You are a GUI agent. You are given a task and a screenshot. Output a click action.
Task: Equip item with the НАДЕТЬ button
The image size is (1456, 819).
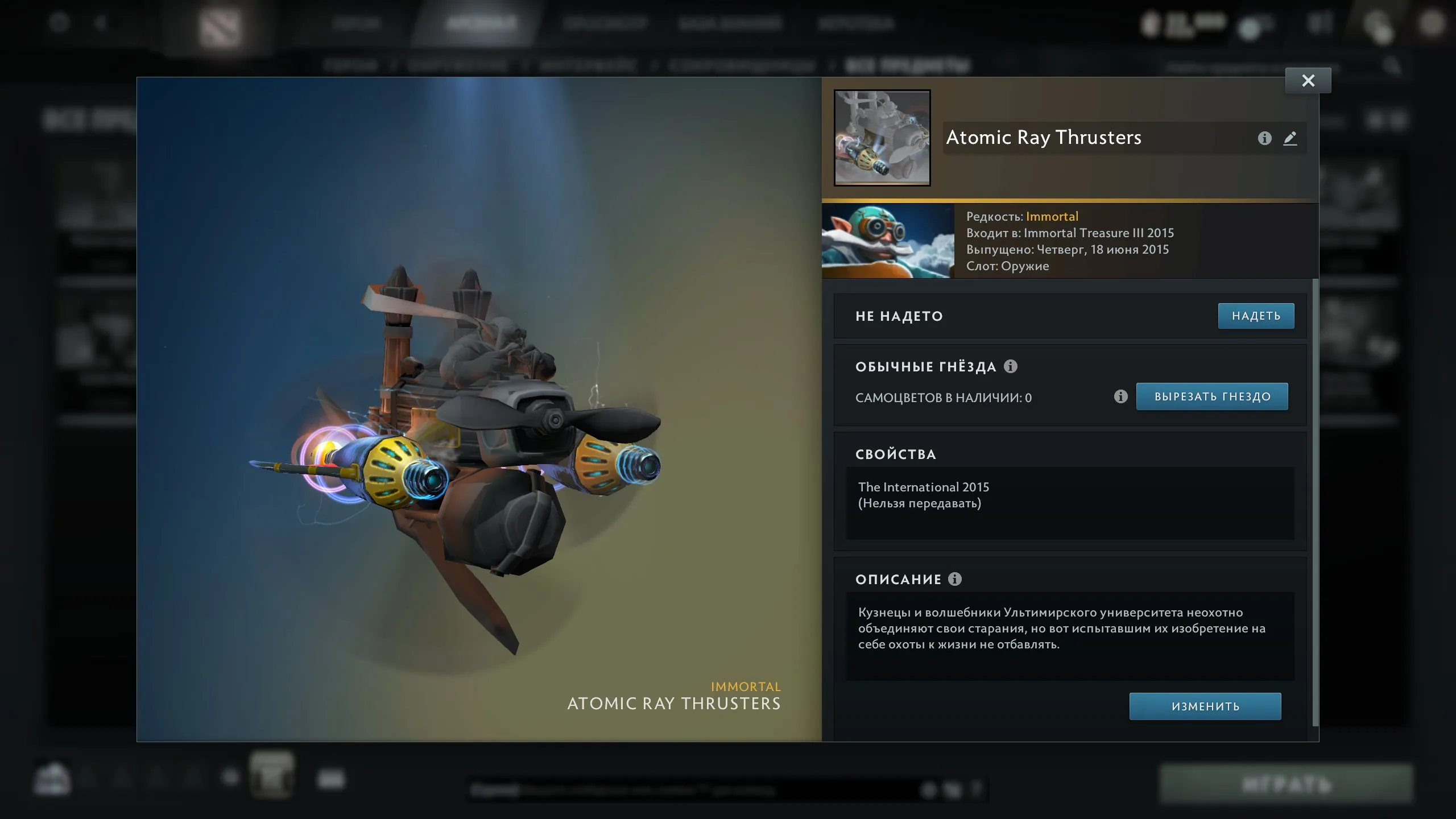(1256, 316)
